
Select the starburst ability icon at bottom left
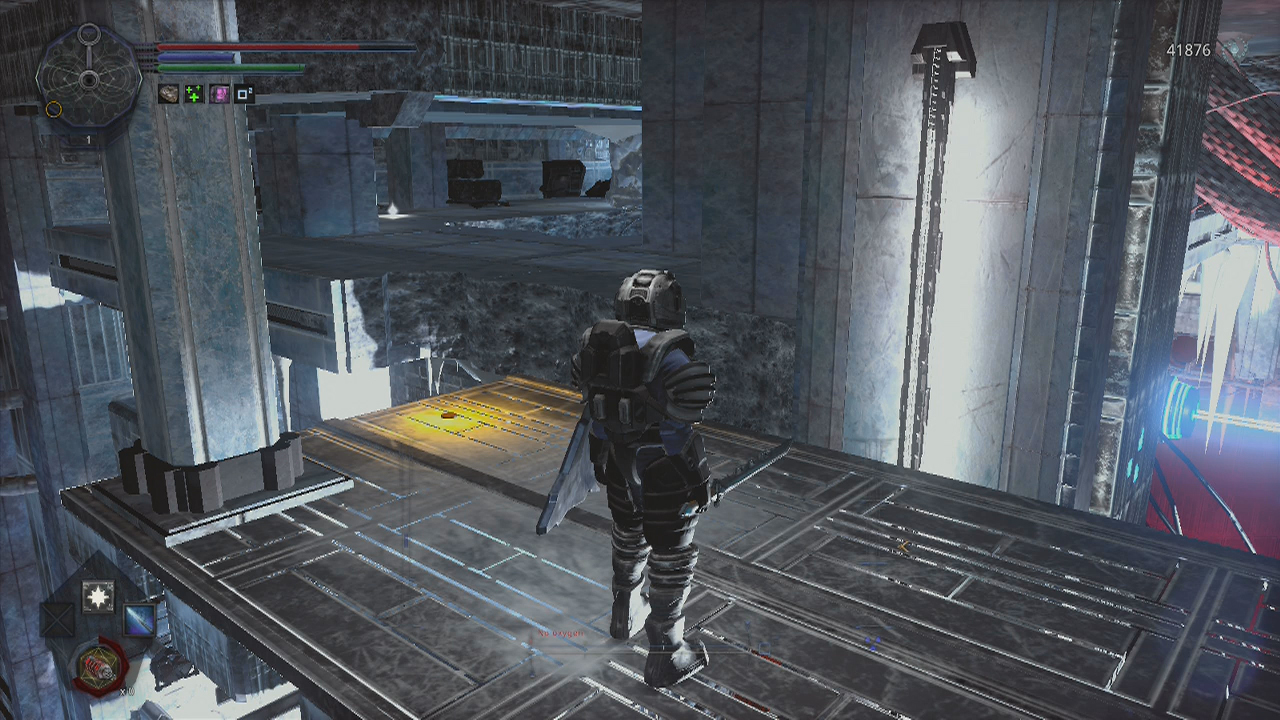click(x=97, y=594)
